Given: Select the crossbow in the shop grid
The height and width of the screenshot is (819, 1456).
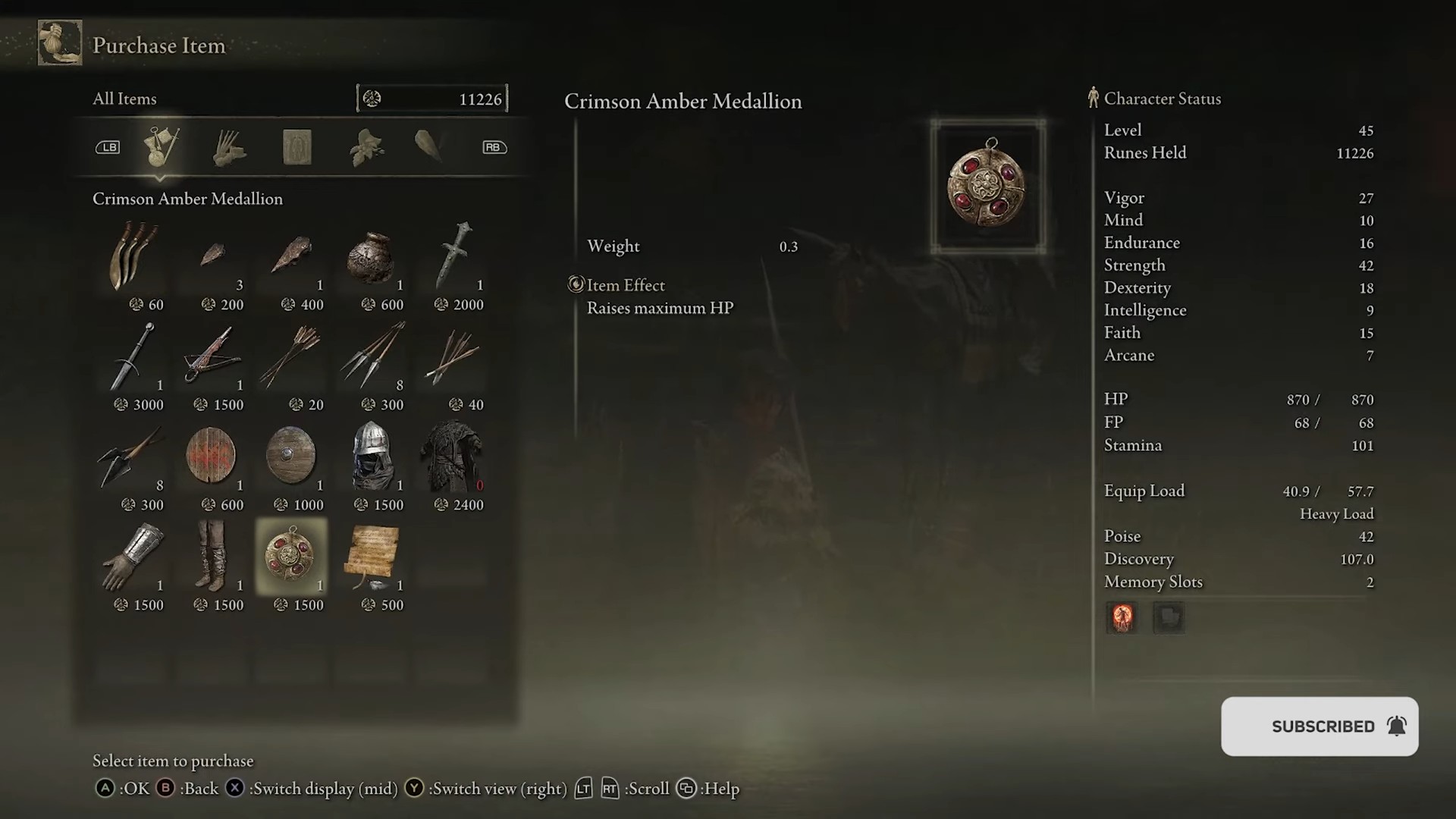Looking at the screenshot, I should (213, 357).
